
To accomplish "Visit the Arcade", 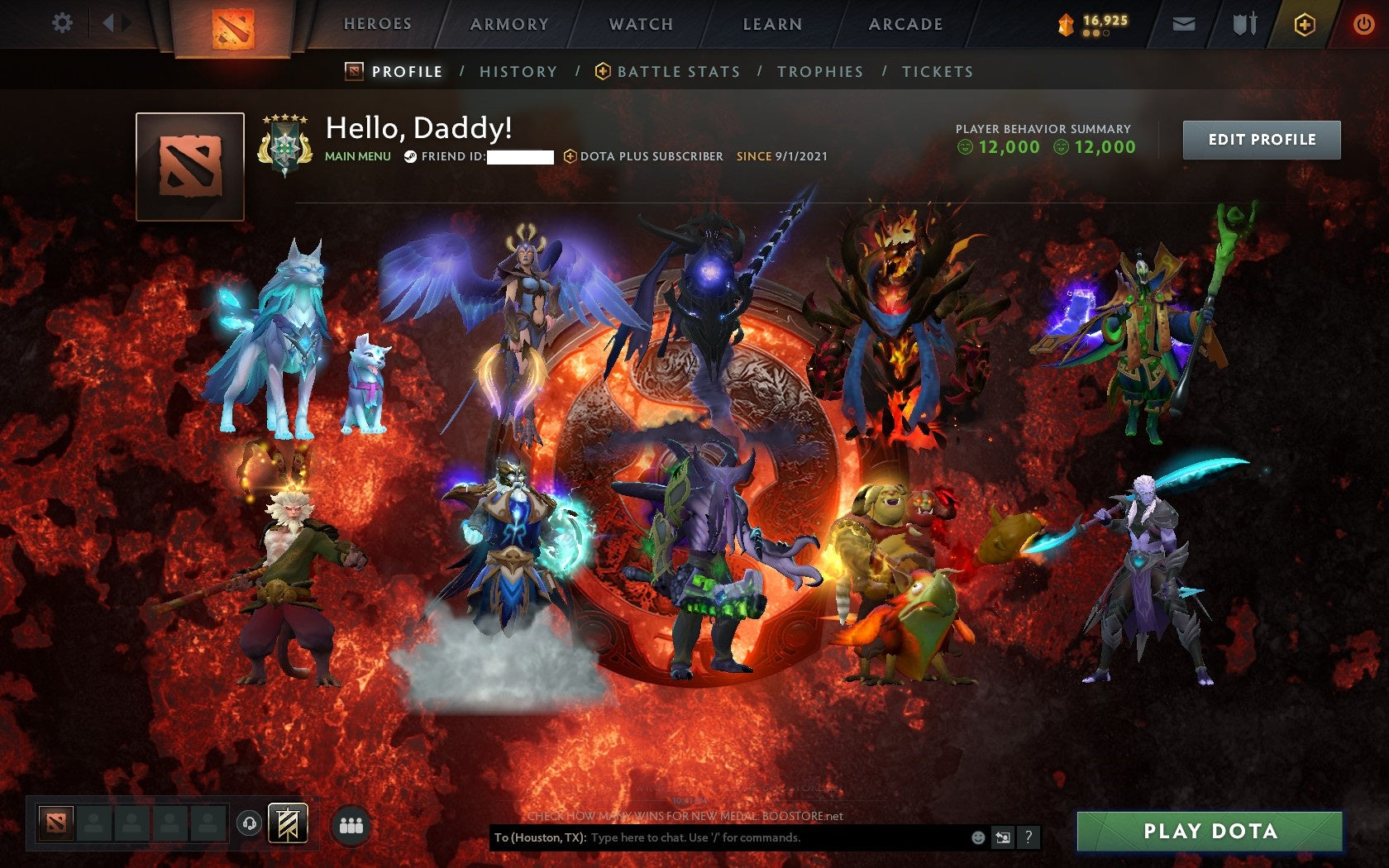I will (905, 24).
